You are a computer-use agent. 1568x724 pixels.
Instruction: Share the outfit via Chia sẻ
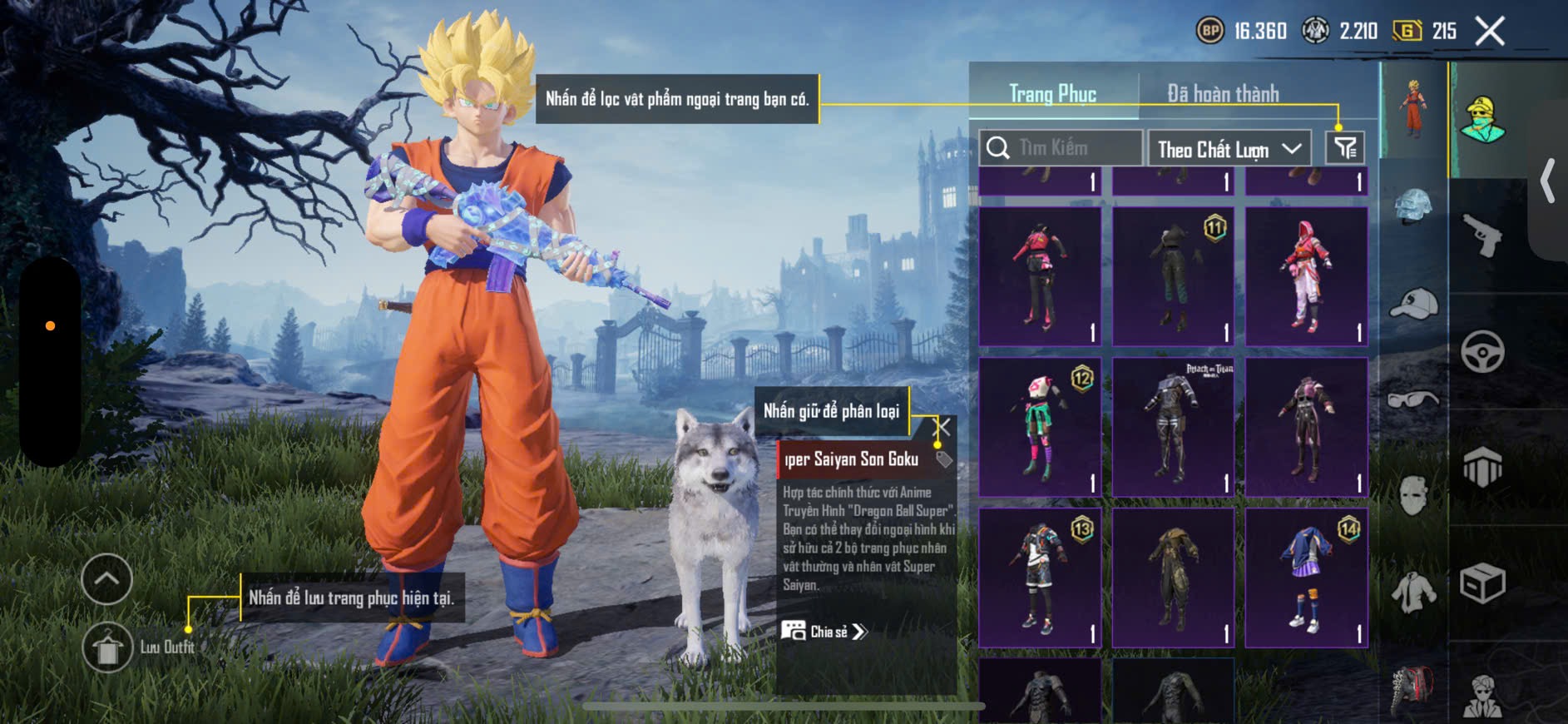(x=824, y=632)
